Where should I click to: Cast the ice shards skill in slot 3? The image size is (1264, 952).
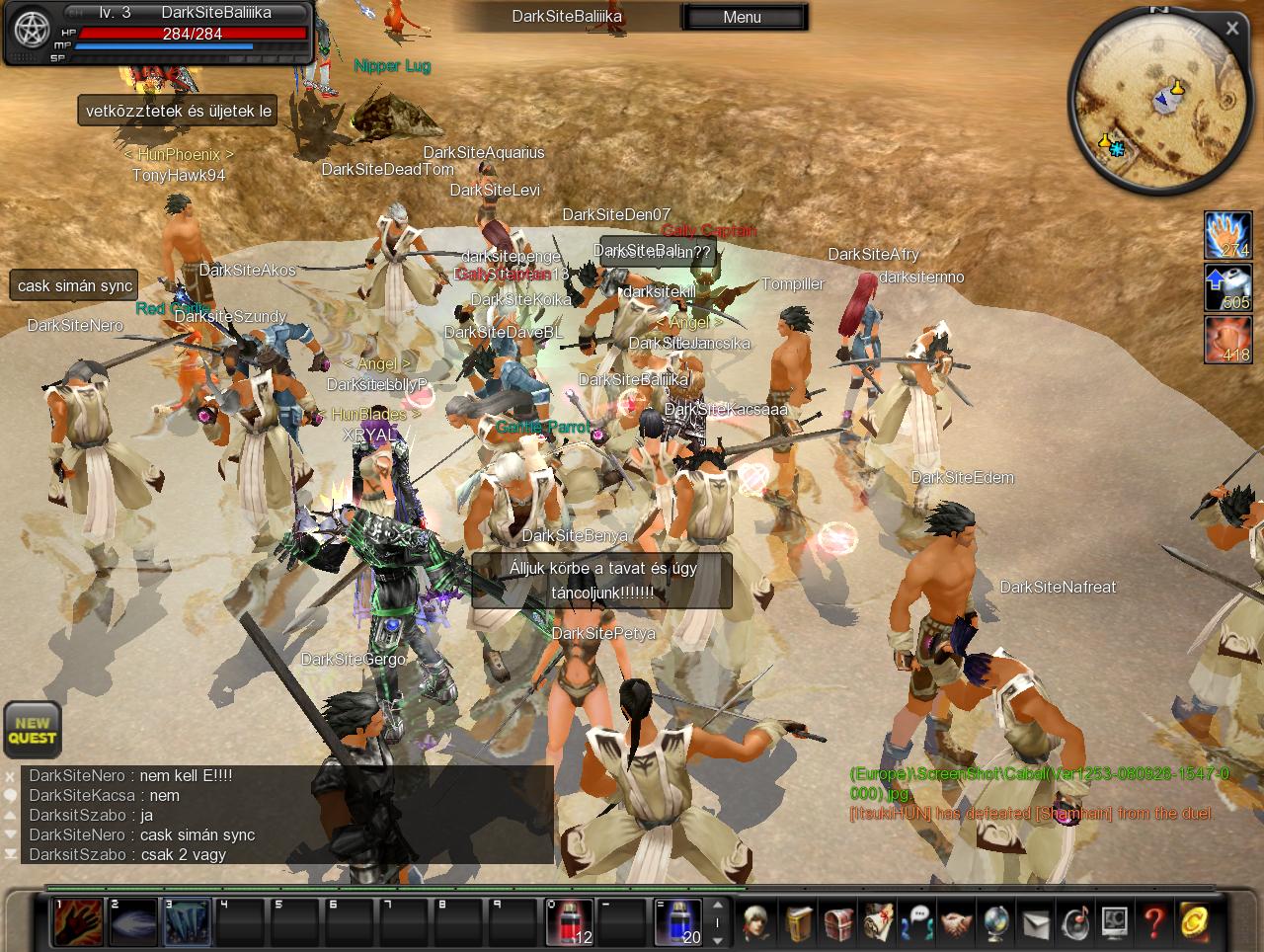(188, 922)
